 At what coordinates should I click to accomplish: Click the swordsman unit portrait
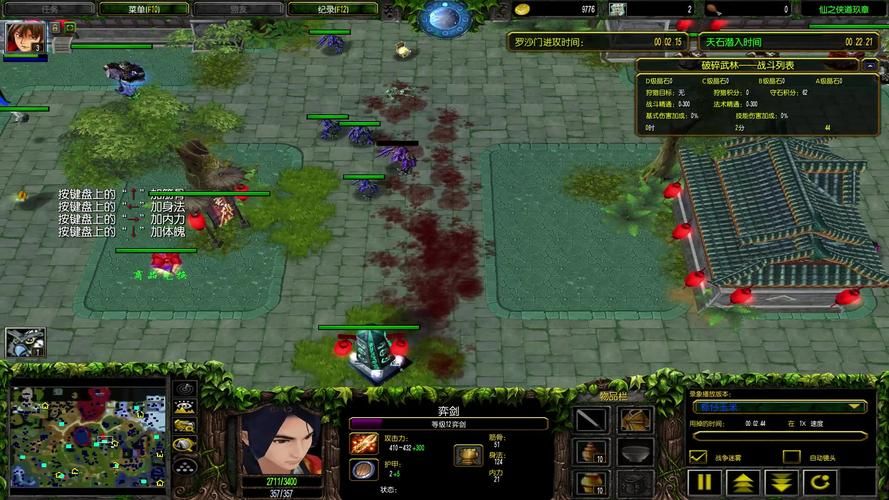coord(281,440)
